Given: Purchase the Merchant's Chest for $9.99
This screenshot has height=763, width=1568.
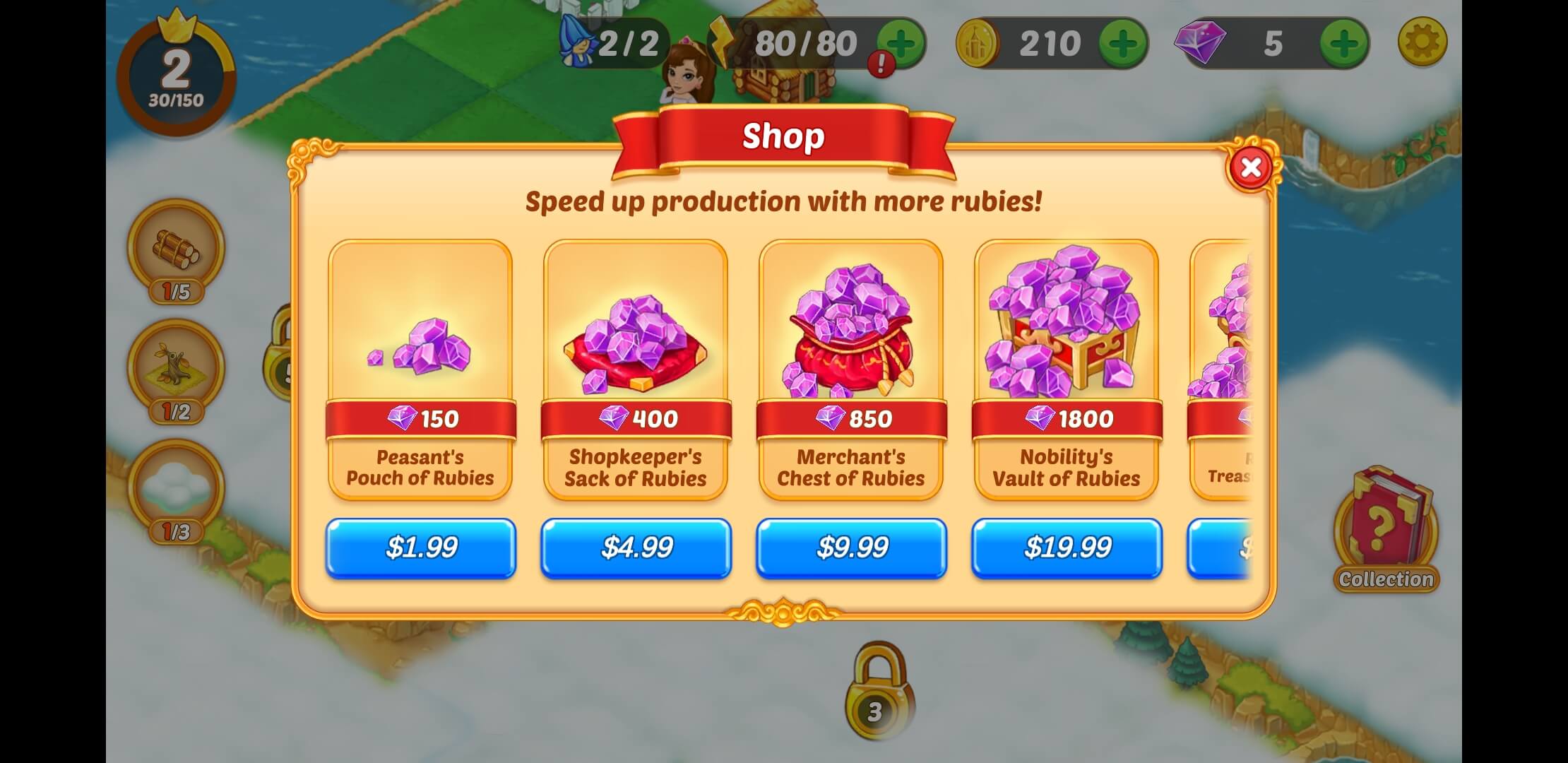Looking at the screenshot, I should (x=850, y=548).
